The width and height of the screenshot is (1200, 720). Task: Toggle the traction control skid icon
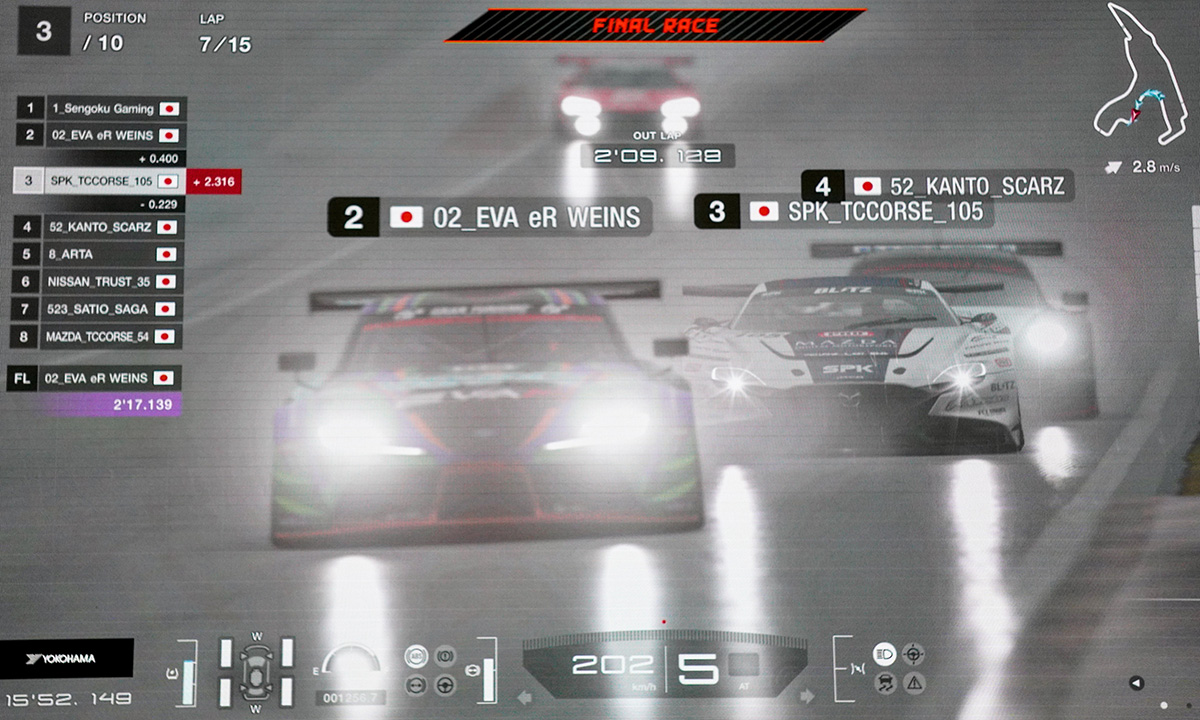pos(884,684)
